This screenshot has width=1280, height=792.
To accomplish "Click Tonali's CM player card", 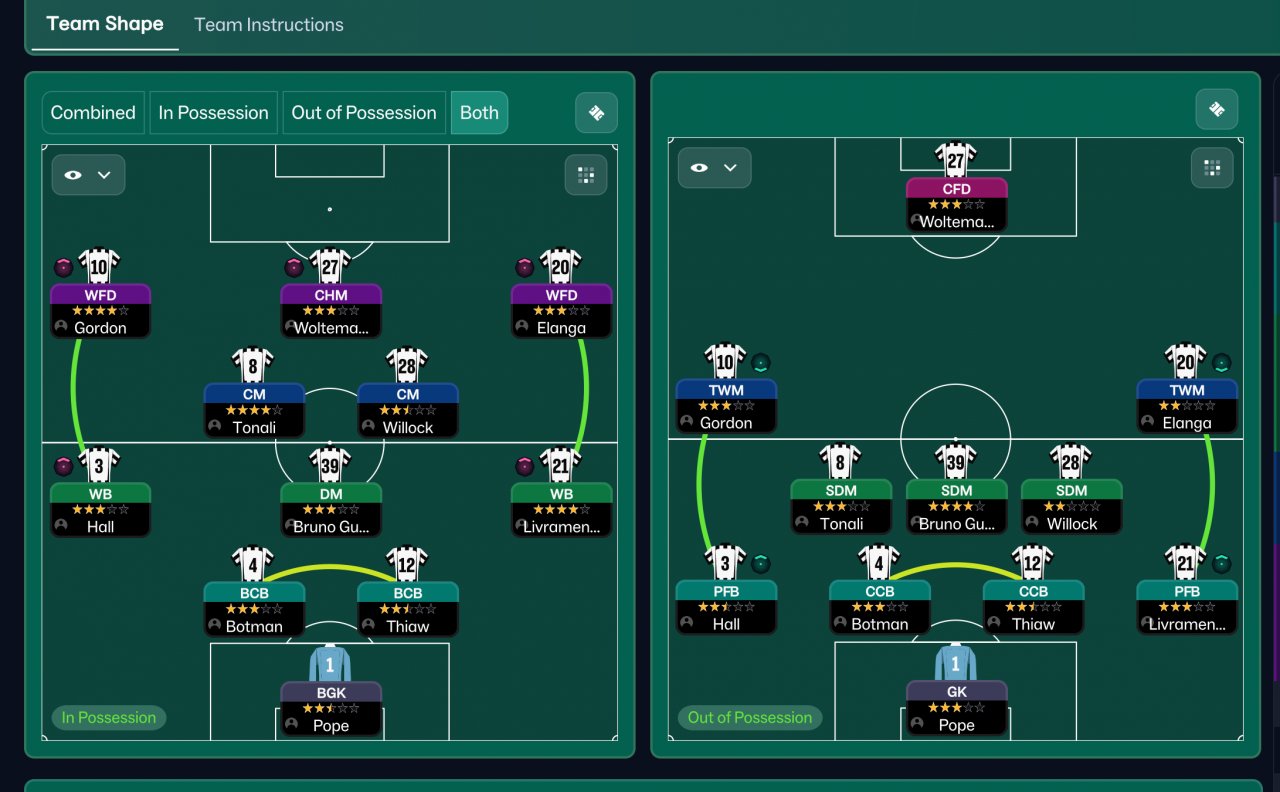I will (254, 410).
